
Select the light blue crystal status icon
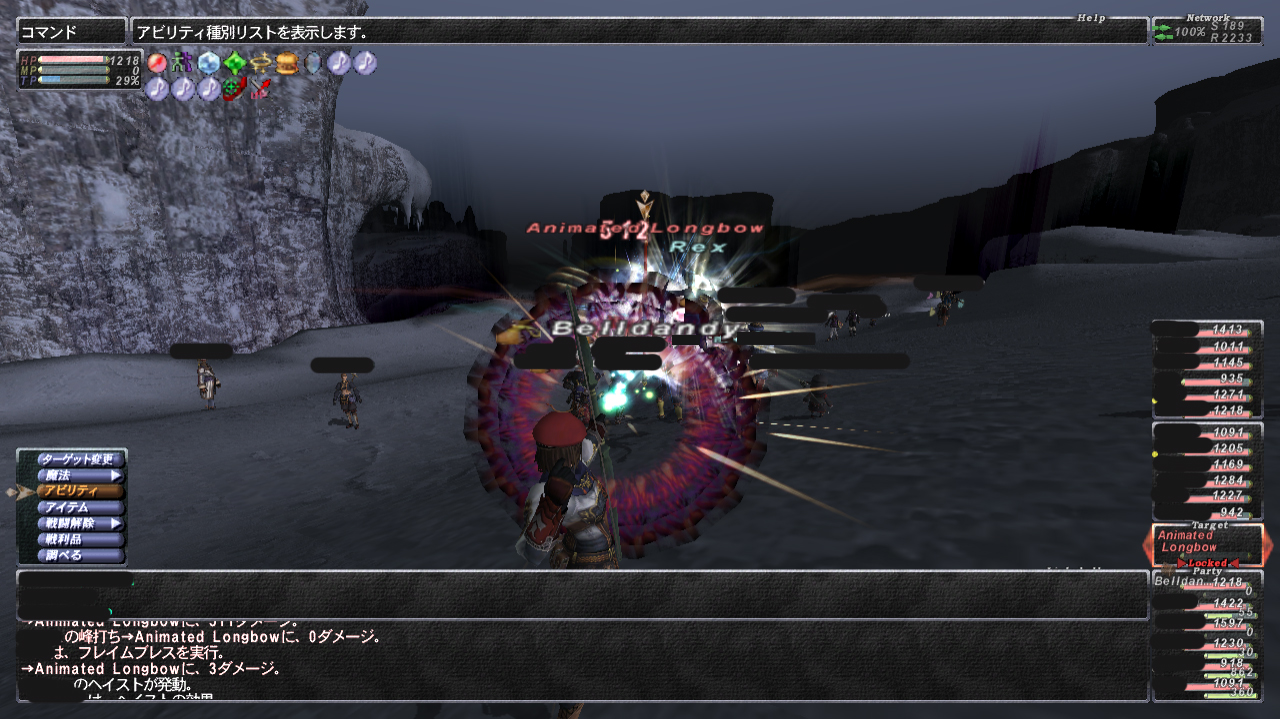coord(208,63)
